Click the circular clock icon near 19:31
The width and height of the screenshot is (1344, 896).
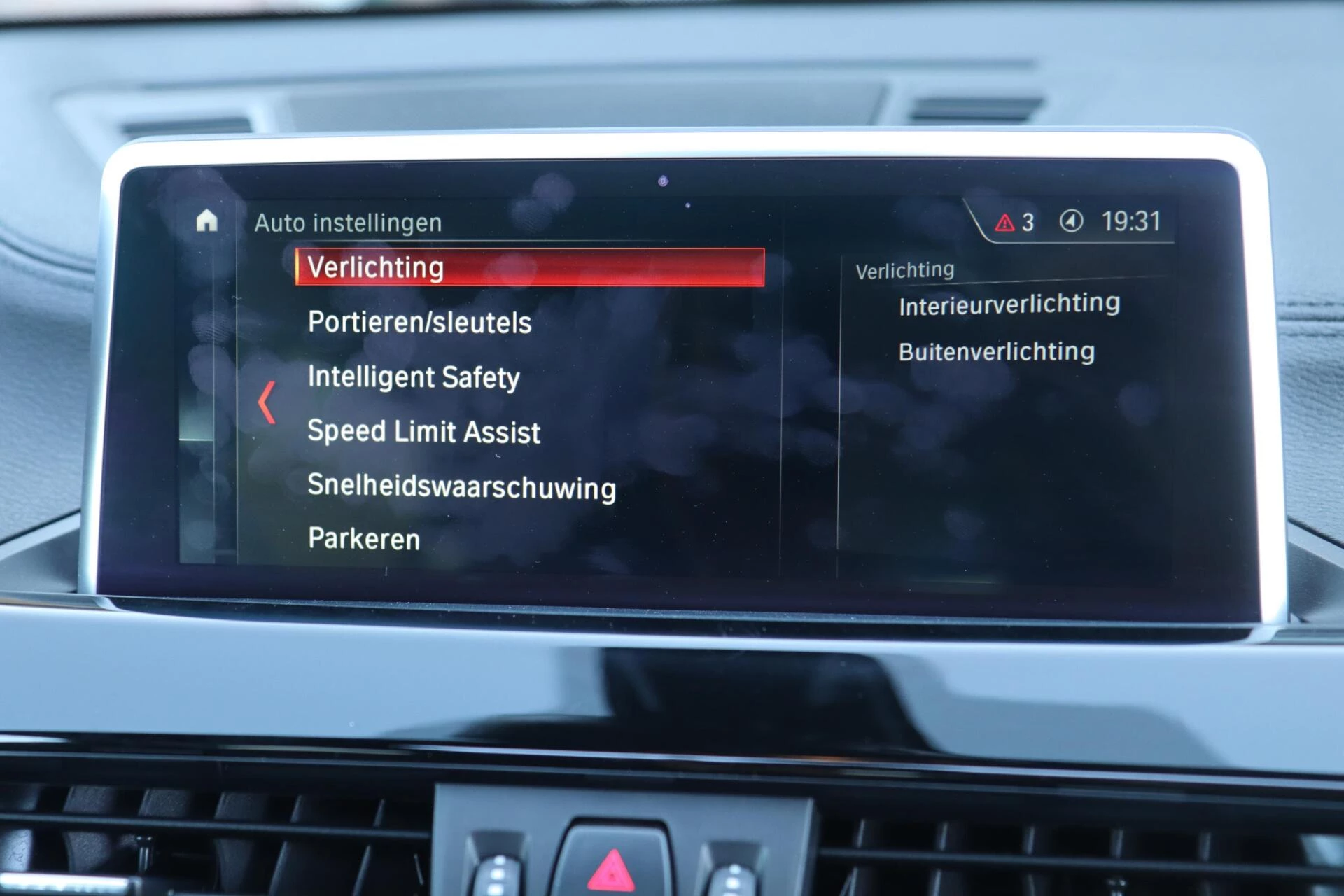click(1073, 220)
